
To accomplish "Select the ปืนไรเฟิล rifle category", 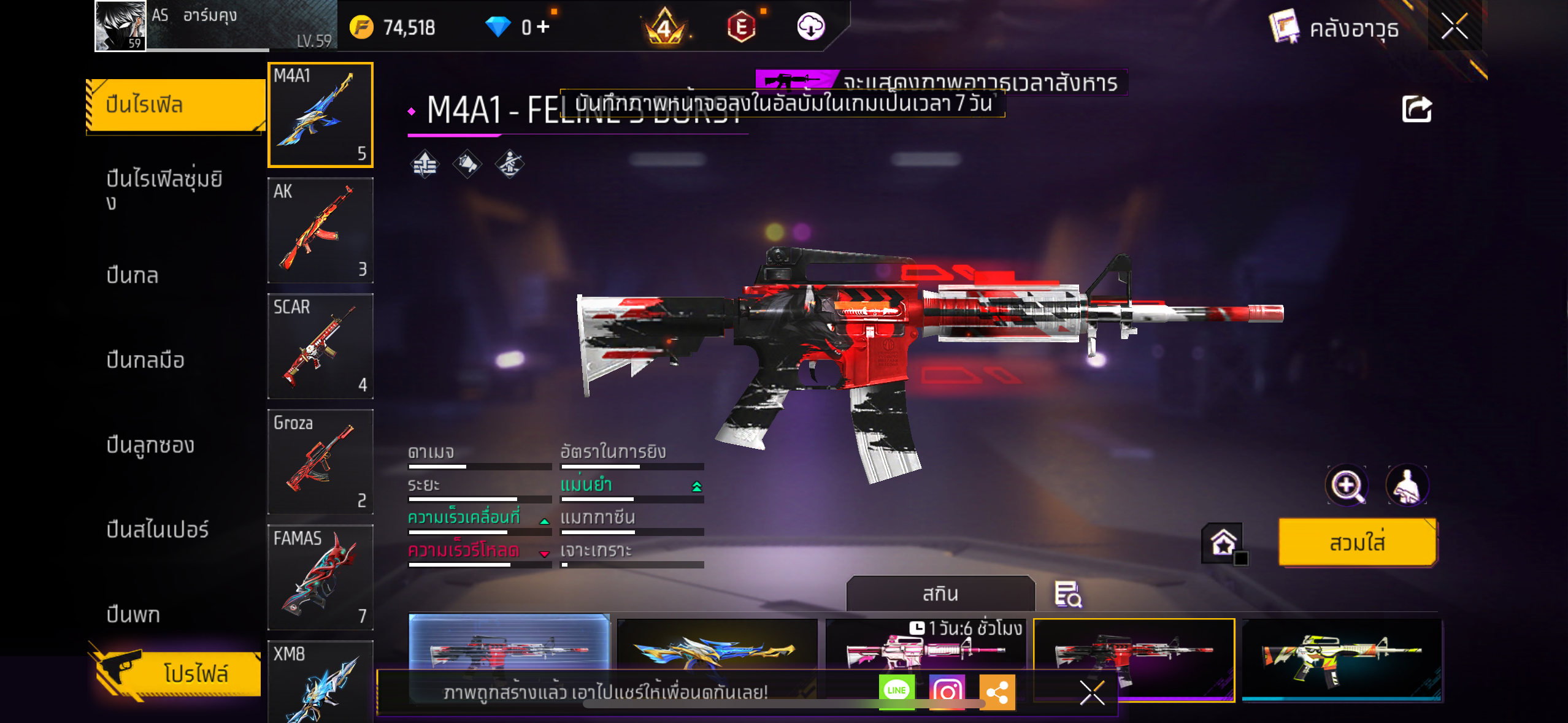I will 175,105.
